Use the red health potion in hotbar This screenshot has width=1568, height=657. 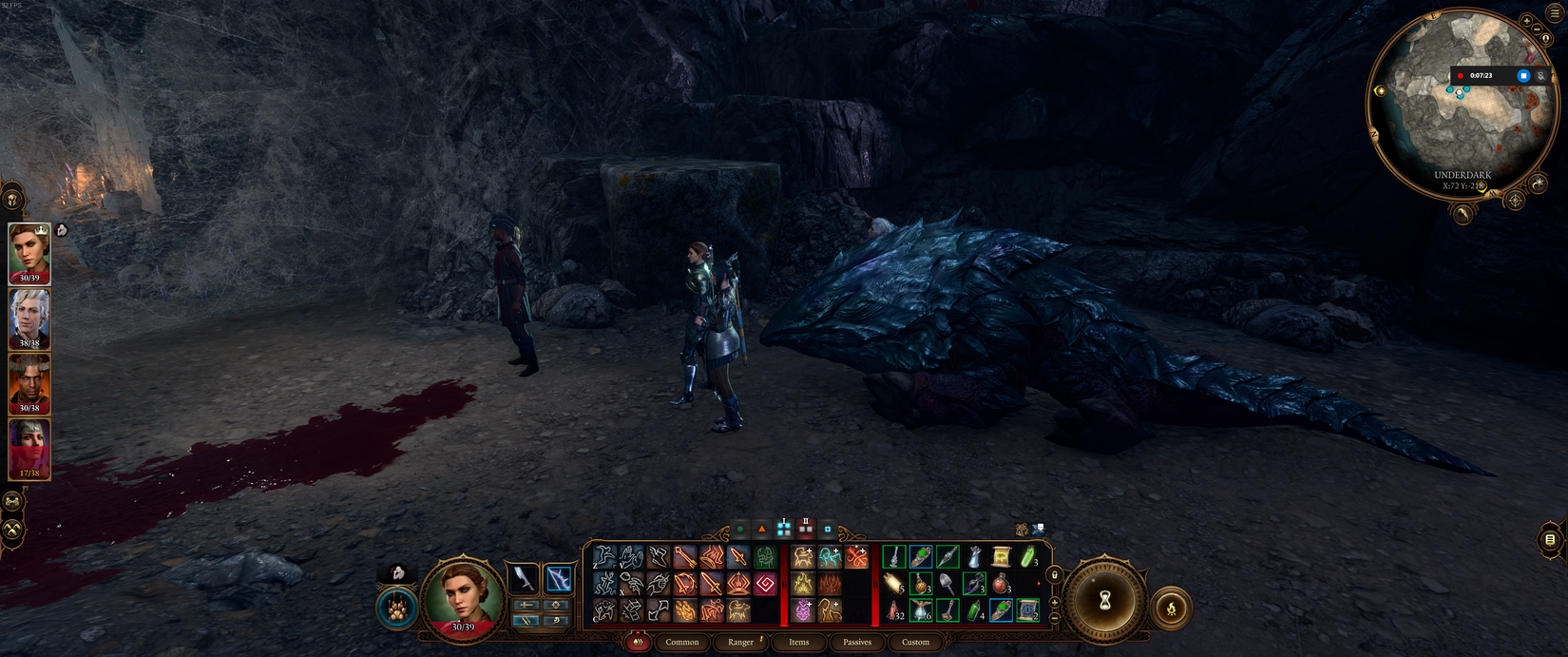tap(1001, 584)
